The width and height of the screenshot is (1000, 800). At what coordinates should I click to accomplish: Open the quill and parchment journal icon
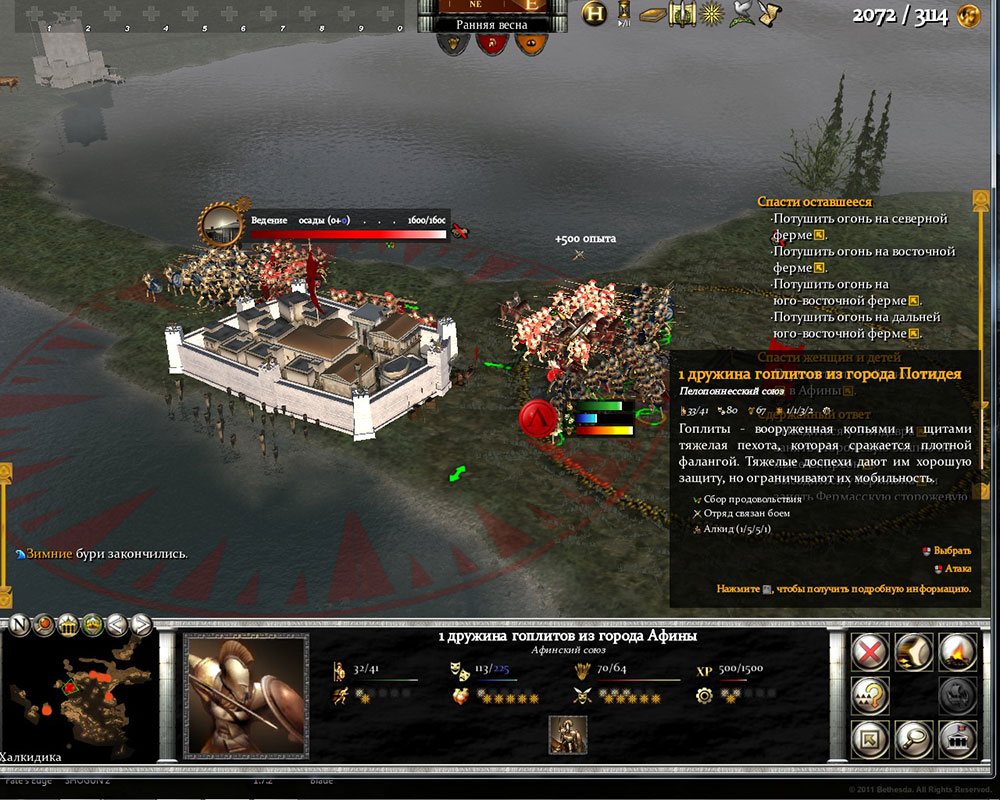pos(771,14)
